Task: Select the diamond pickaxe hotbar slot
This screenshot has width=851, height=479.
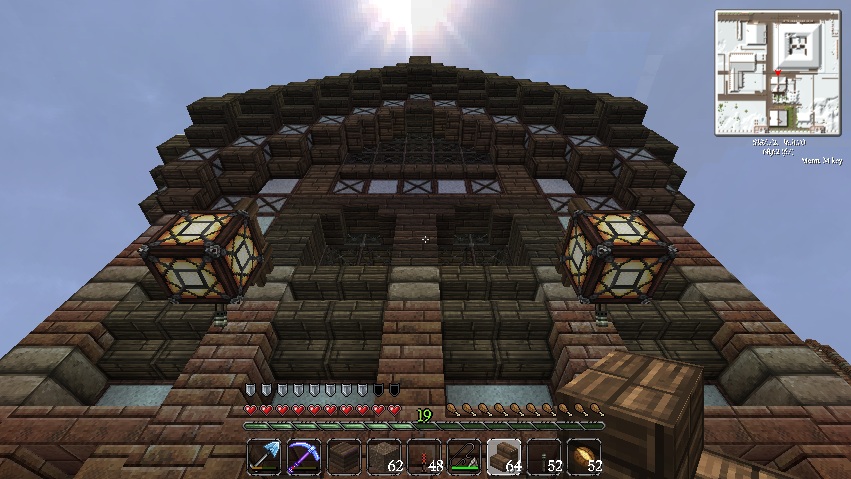Action: click(x=263, y=457)
